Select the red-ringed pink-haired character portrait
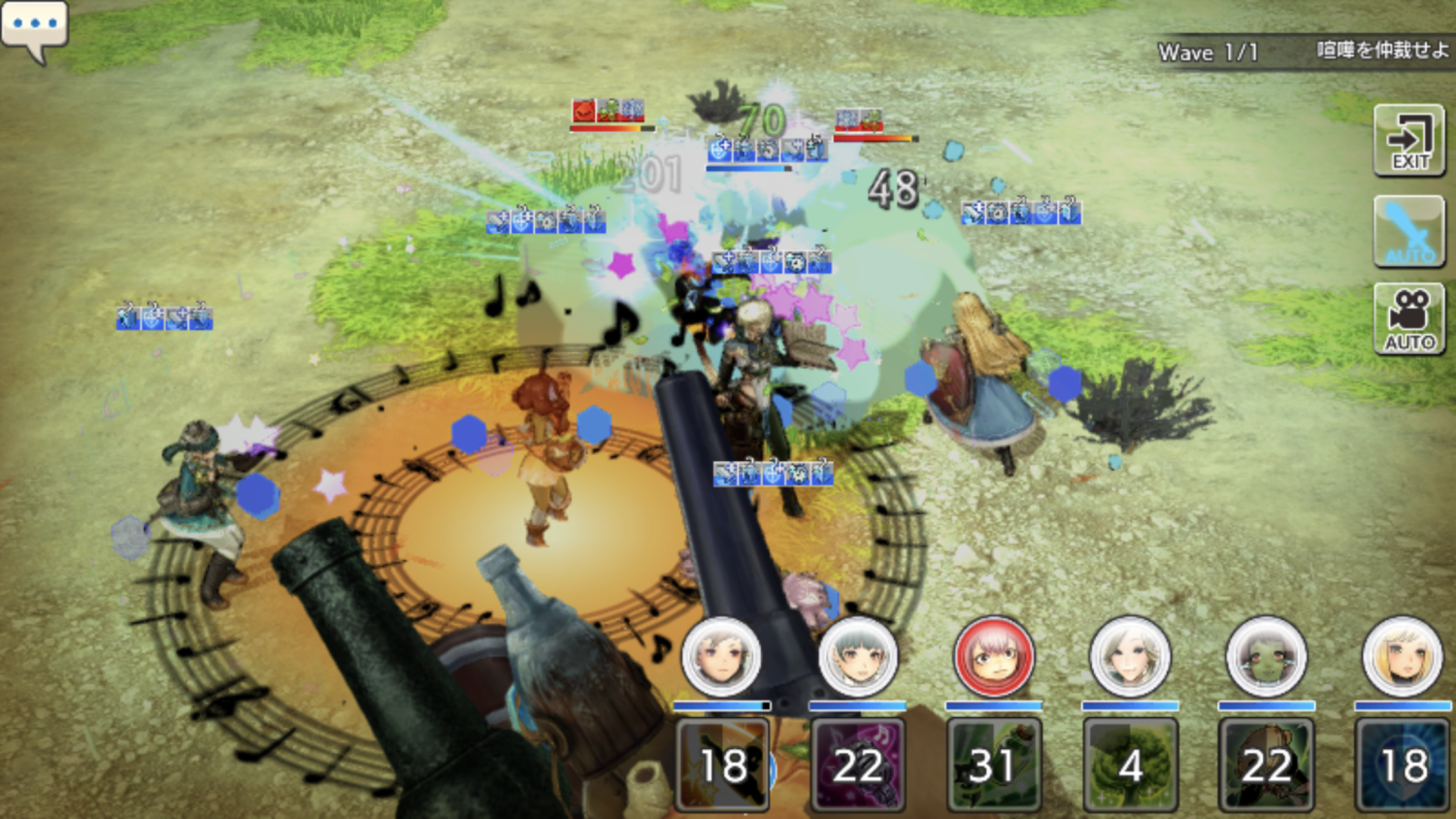 click(x=993, y=657)
